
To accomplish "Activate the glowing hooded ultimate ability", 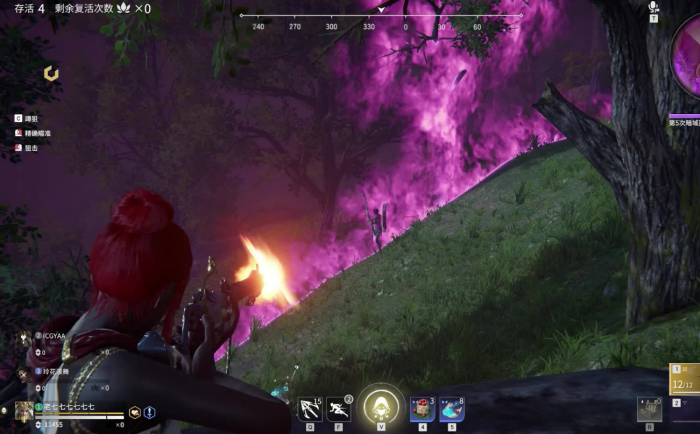I will coord(380,406).
